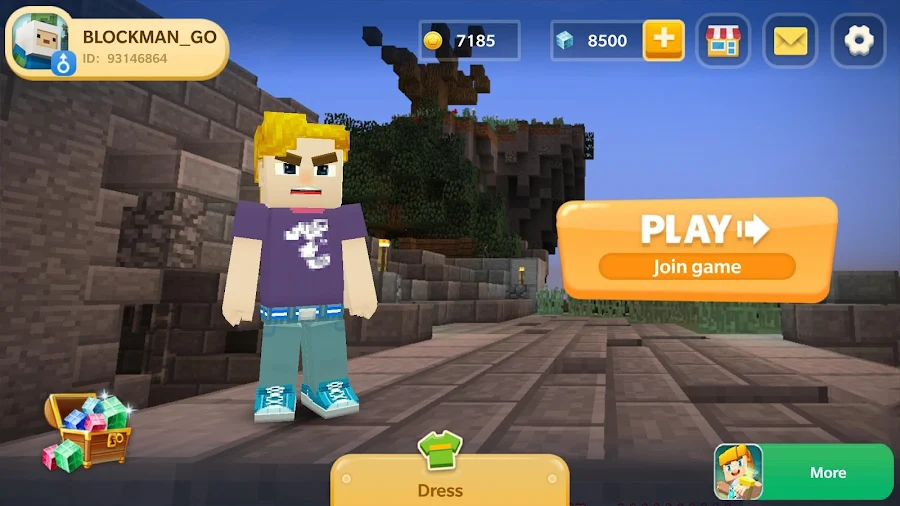
Task: Open the shop store icon
Action: [723, 41]
